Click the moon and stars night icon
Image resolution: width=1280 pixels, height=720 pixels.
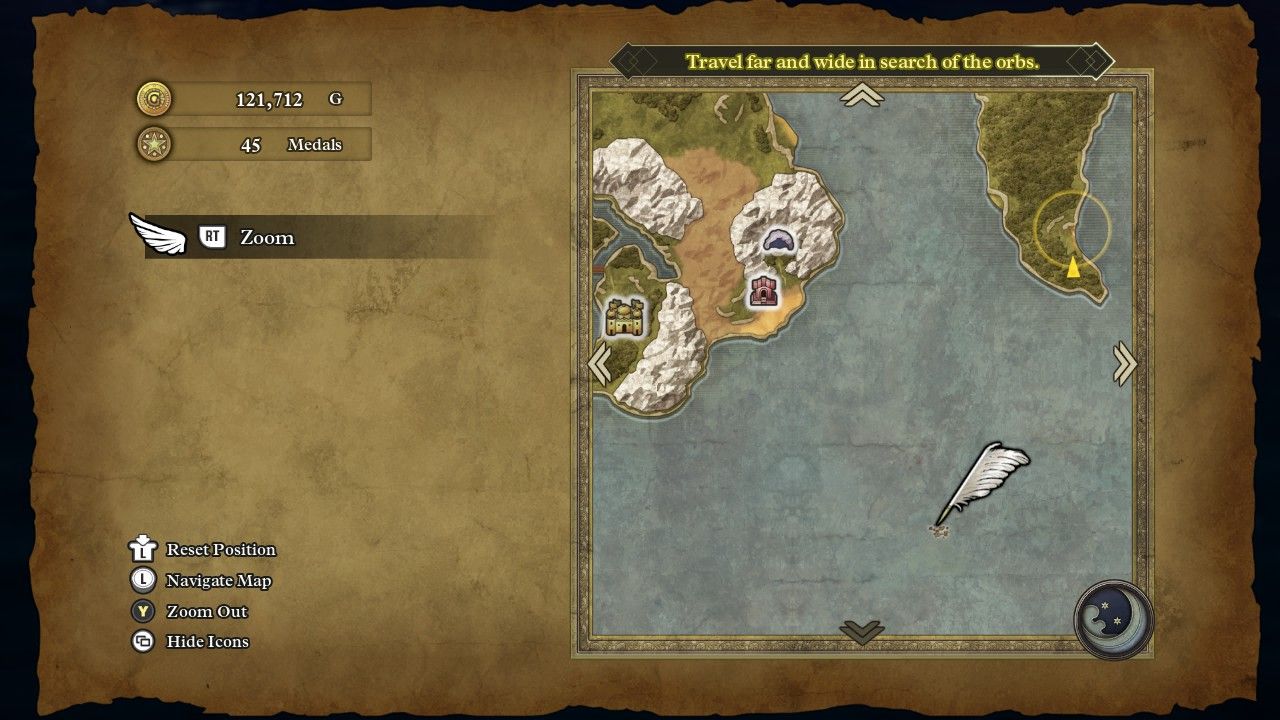click(1114, 619)
